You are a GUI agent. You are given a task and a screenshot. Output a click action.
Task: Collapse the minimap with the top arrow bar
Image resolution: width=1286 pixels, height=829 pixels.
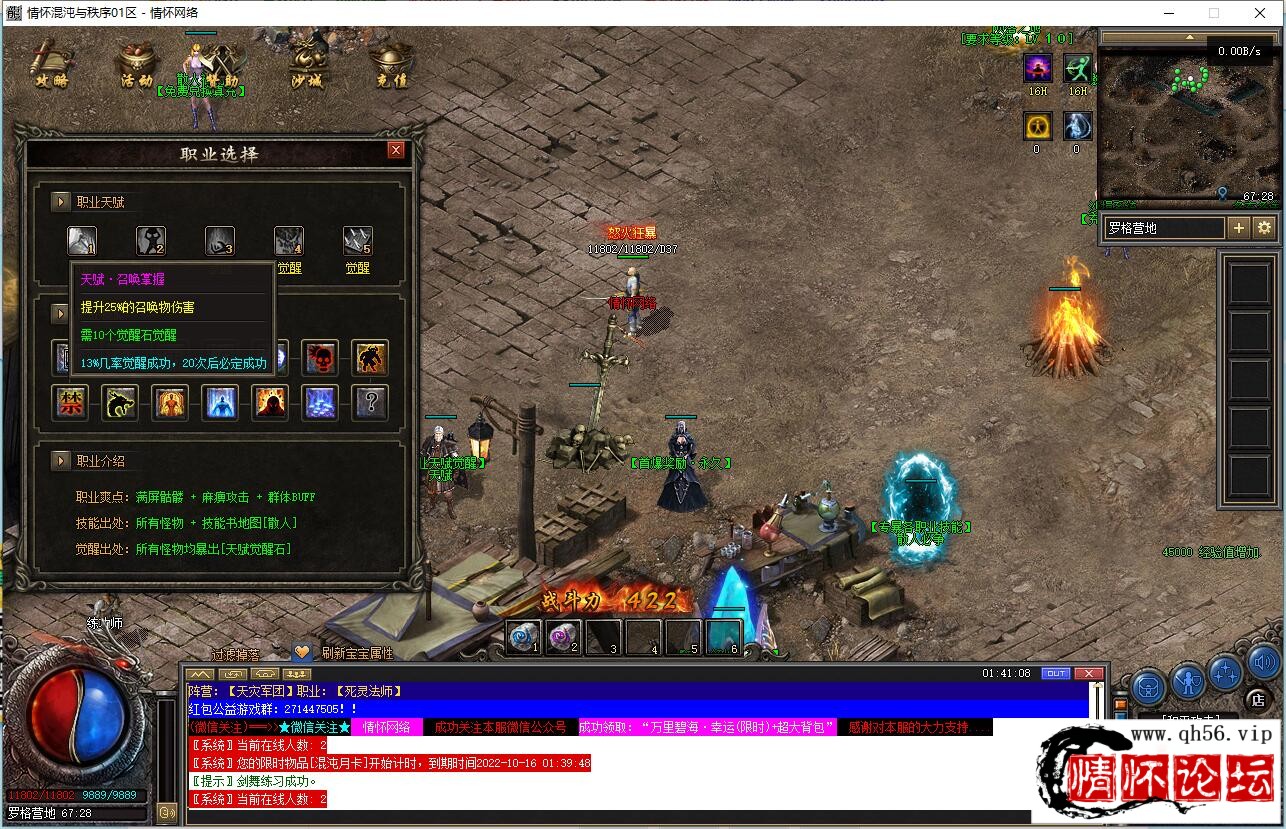click(1188, 37)
